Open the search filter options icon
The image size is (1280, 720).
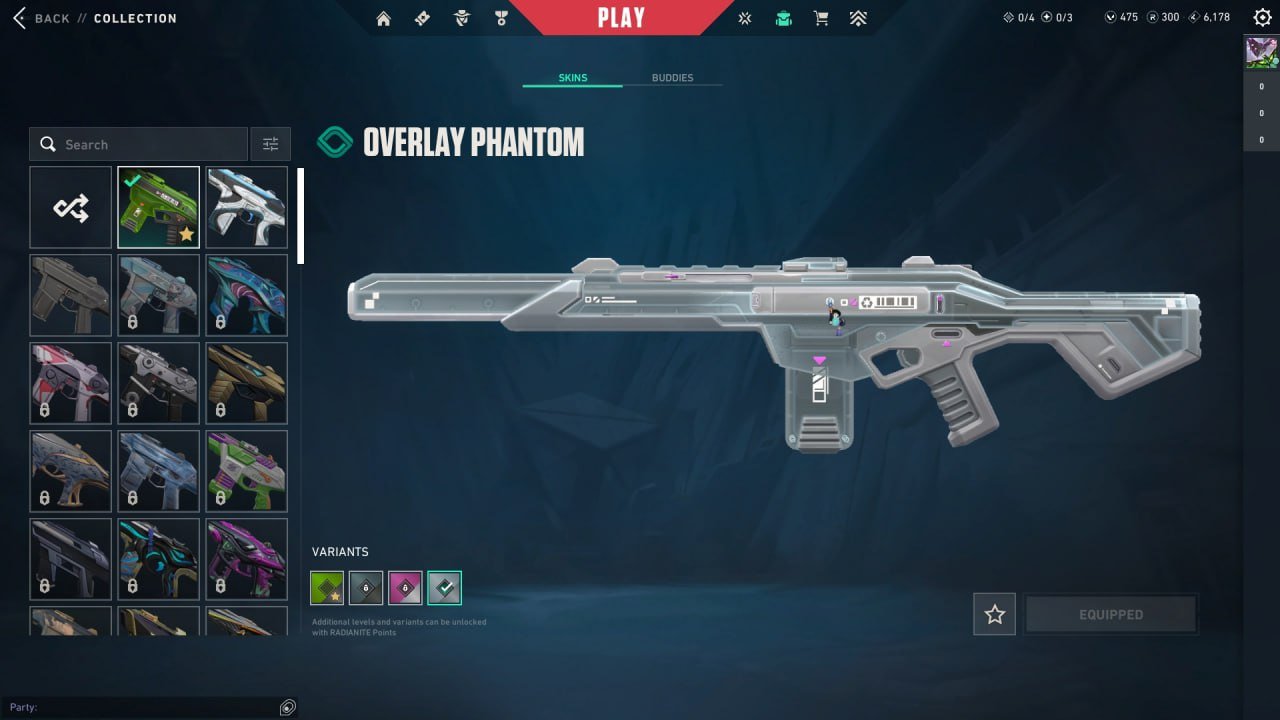pyautogui.click(x=270, y=143)
